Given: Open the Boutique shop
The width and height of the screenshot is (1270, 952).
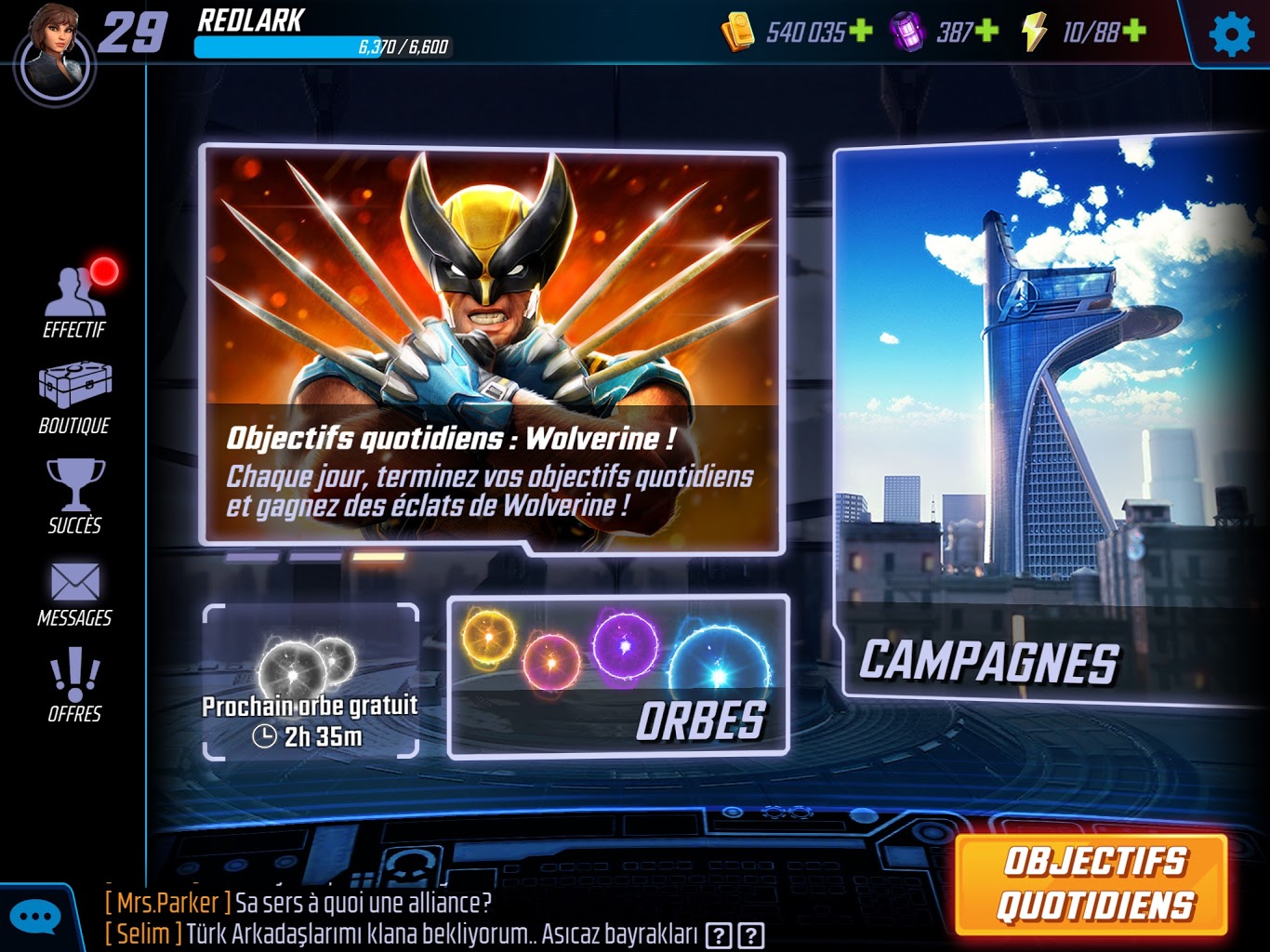Looking at the screenshot, I should [74, 398].
